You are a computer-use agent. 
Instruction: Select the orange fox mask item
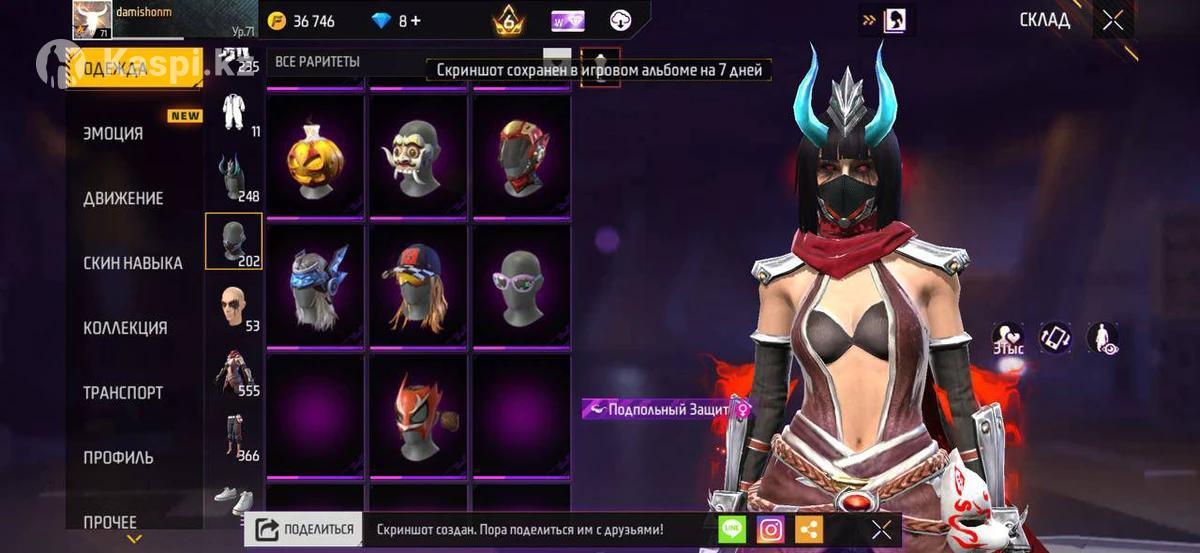point(418,415)
